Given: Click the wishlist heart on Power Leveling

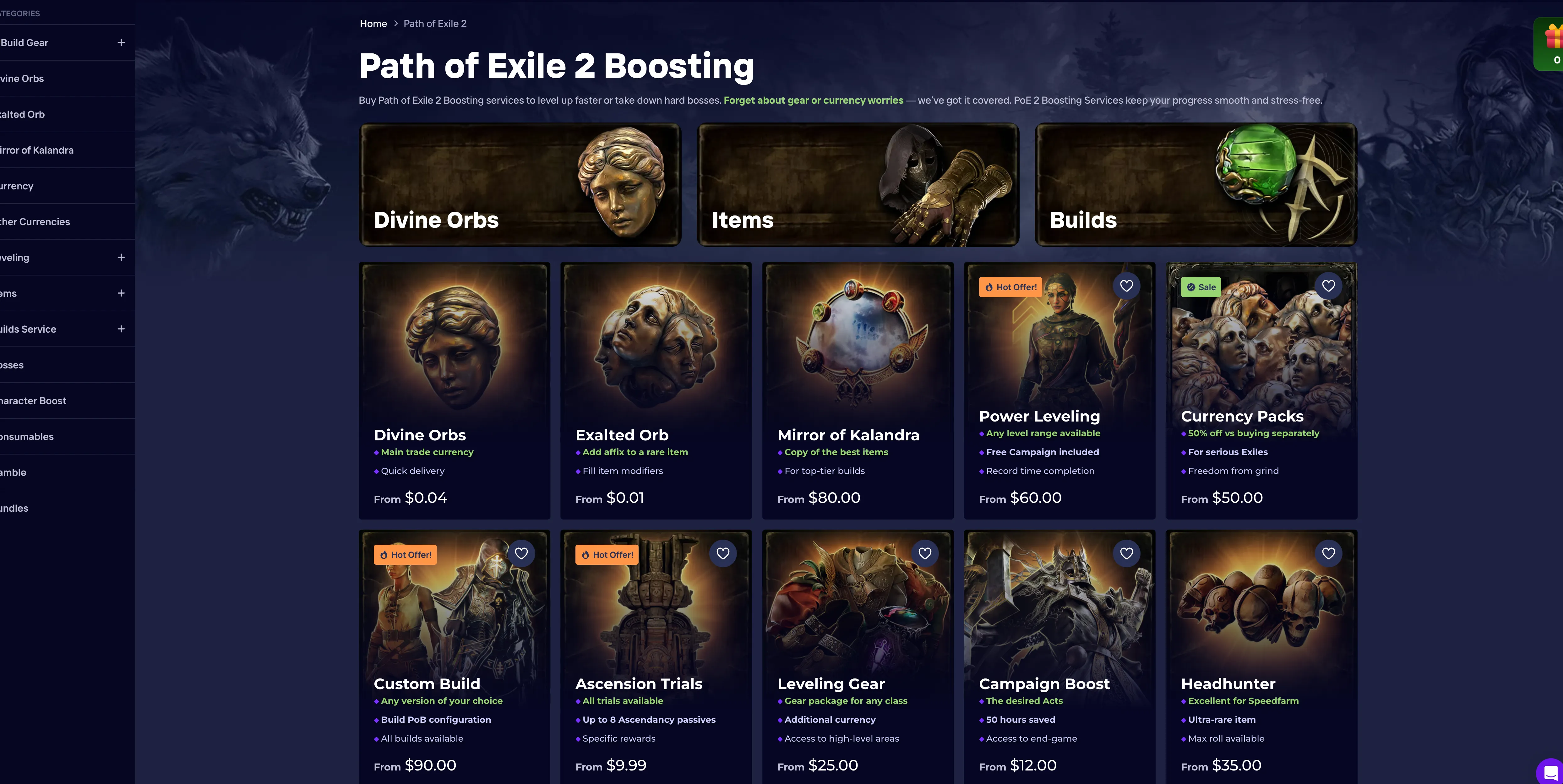Looking at the screenshot, I should (x=1127, y=286).
